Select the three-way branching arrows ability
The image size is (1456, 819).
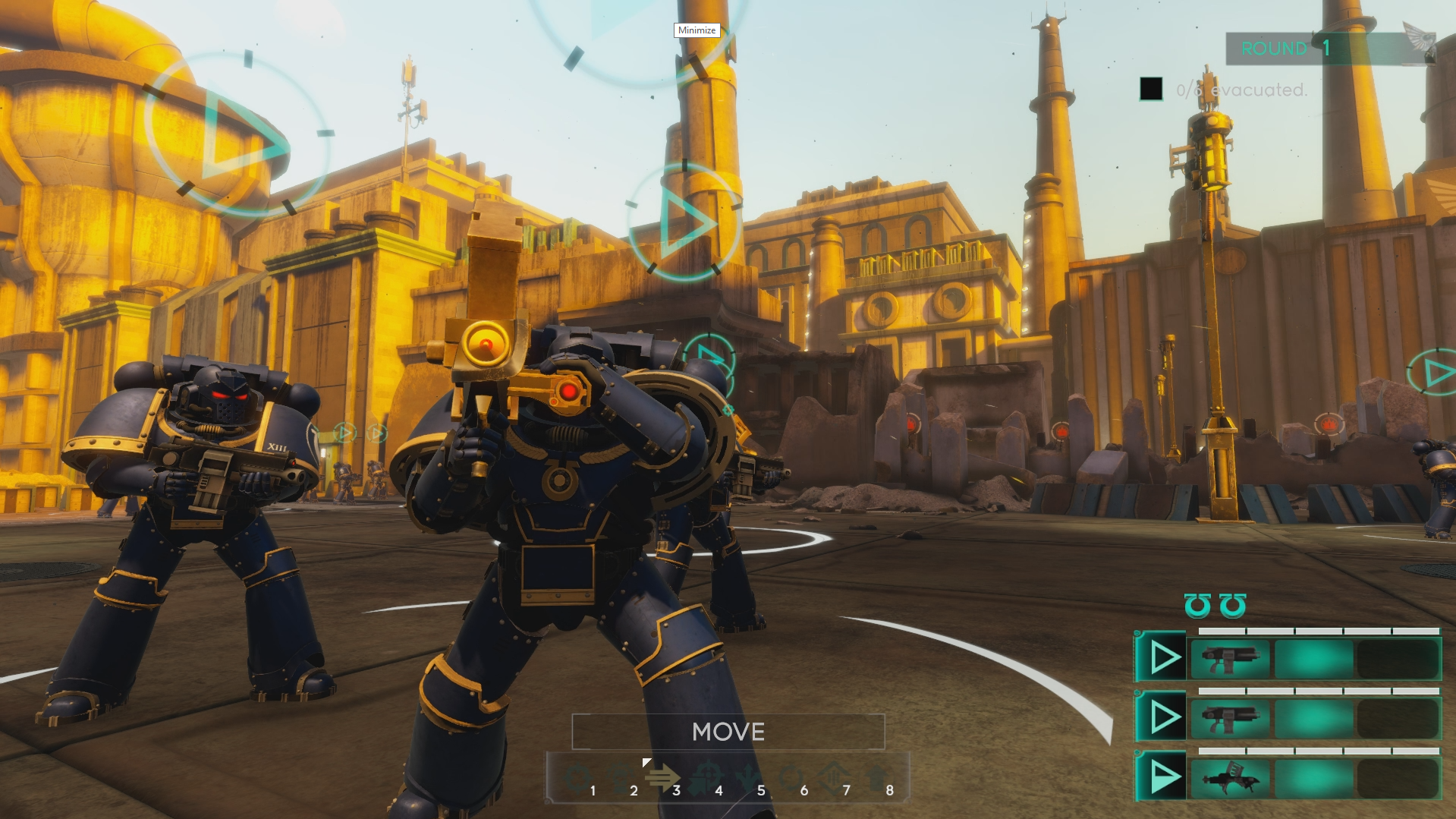tap(747, 777)
